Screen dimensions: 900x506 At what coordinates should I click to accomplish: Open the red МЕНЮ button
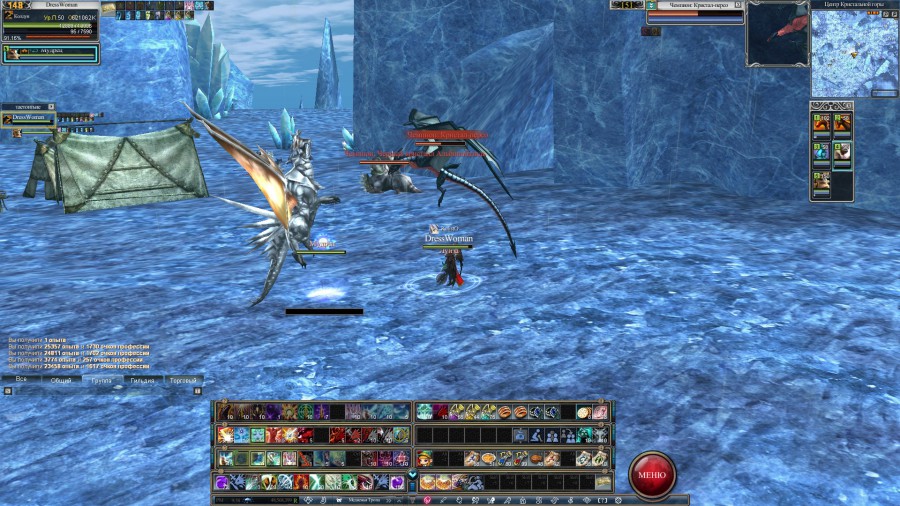coord(652,475)
